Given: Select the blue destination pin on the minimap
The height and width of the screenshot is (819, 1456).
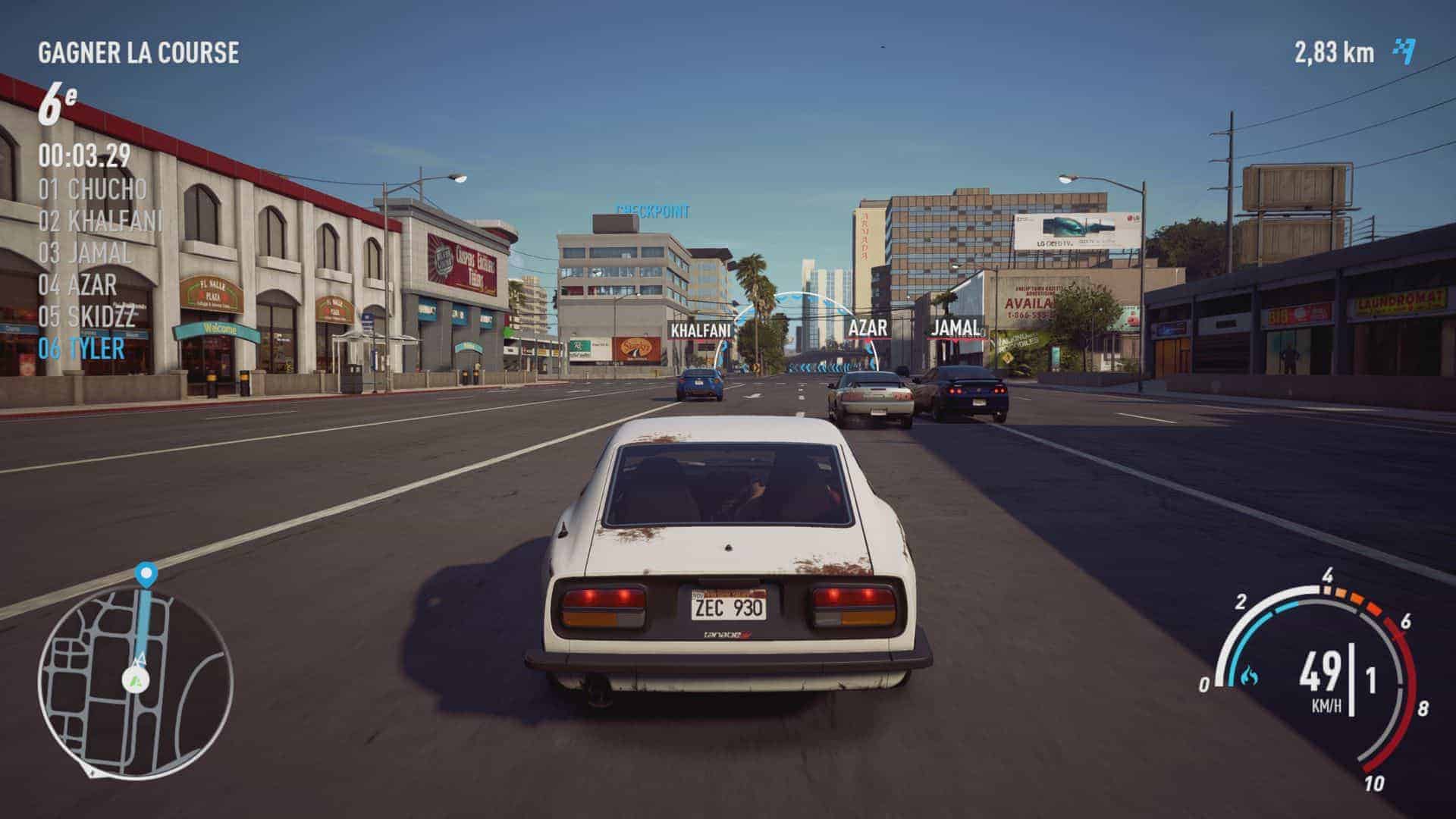Looking at the screenshot, I should click(146, 574).
